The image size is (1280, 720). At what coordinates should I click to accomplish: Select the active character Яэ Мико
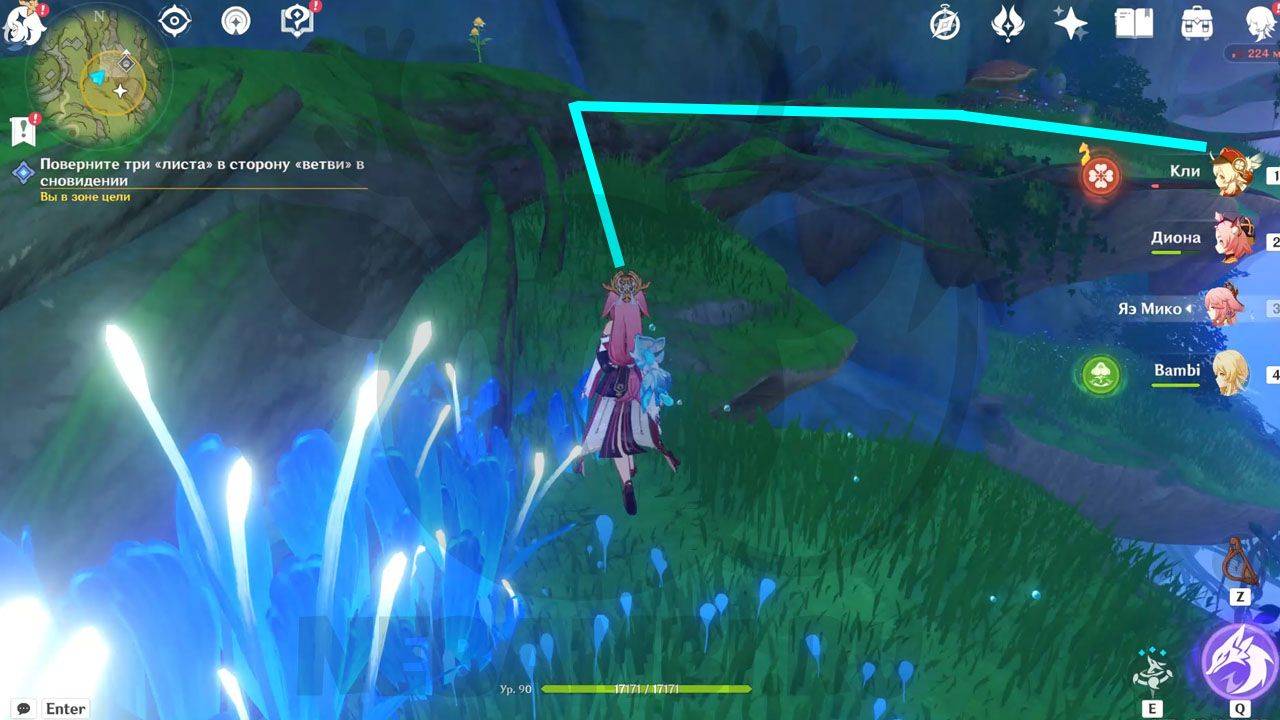[x=1224, y=308]
